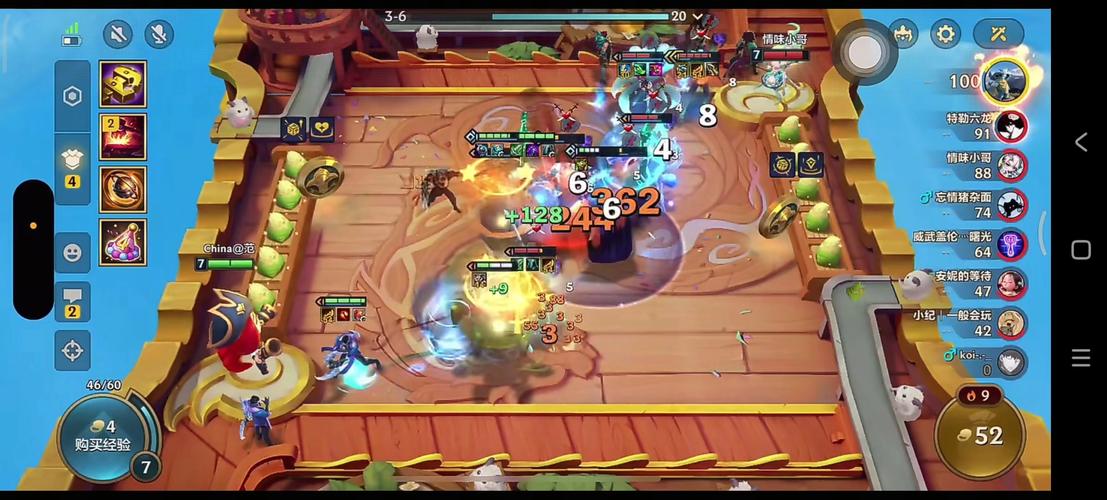This screenshot has width=1107, height=500.
Task: Open the chat bubble with 2 messages
Action: pyautogui.click(x=72, y=301)
